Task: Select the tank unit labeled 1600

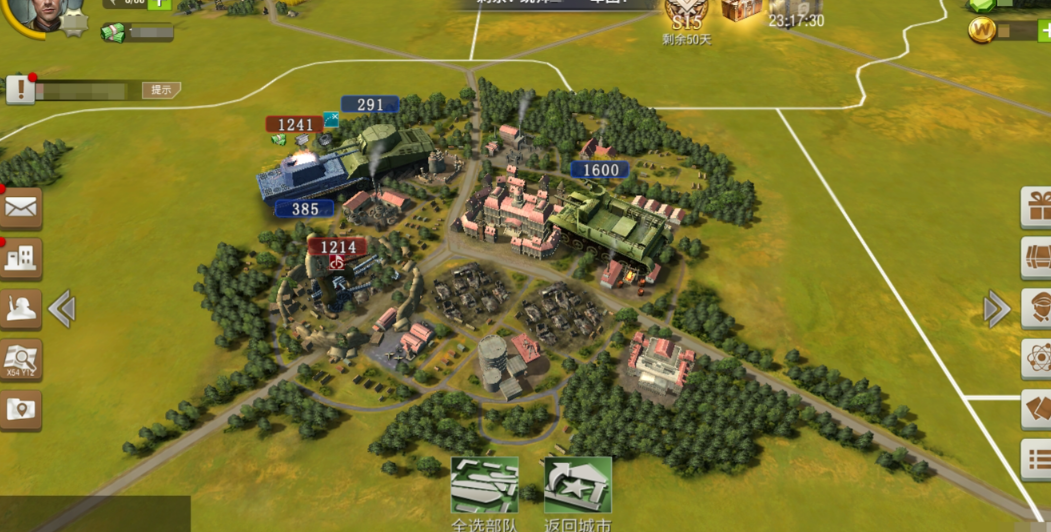Action: (607, 225)
